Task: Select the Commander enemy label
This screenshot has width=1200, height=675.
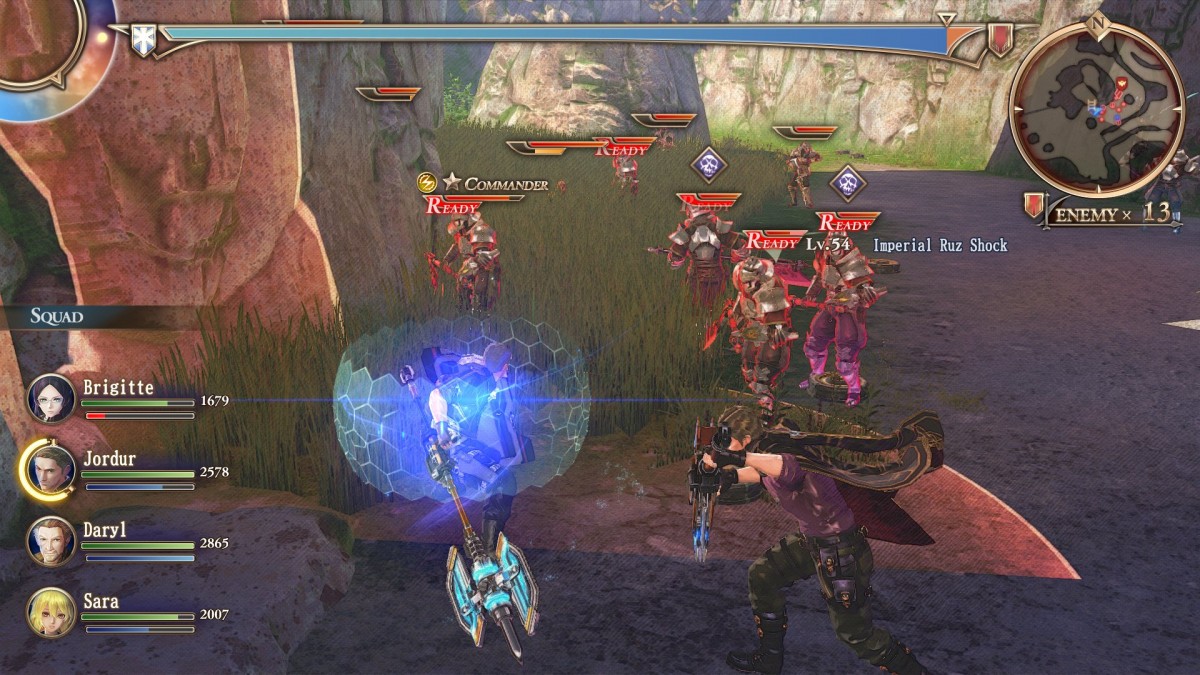Action: 496,184
